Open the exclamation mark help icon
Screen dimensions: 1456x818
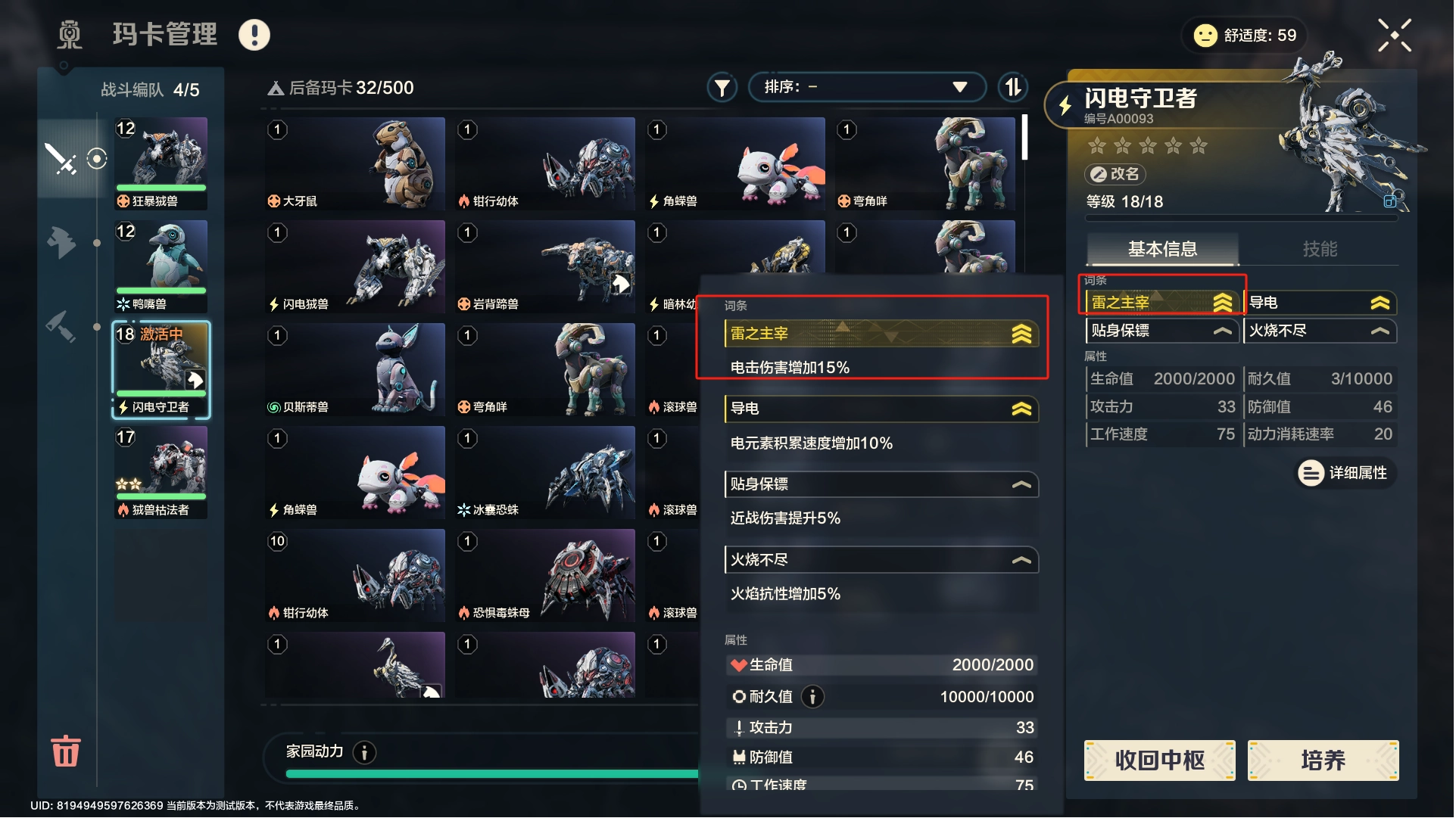pyautogui.click(x=254, y=35)
